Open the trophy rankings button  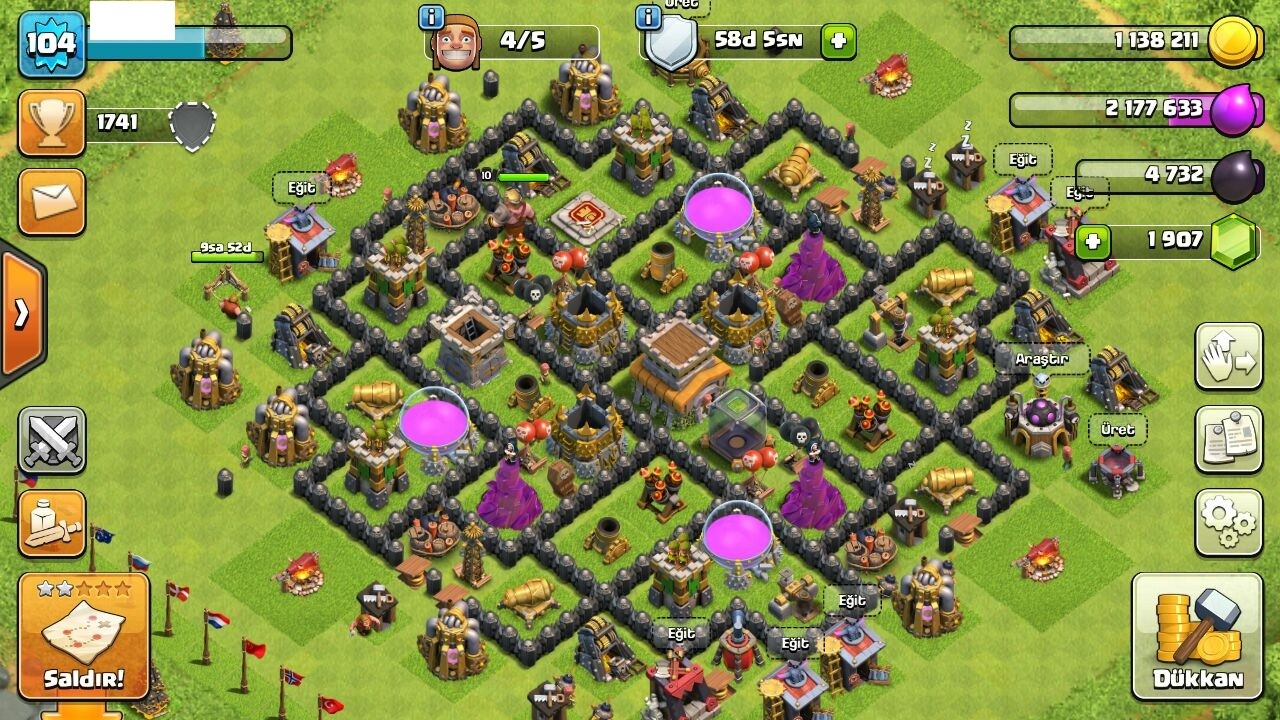(x=51, y=123)
